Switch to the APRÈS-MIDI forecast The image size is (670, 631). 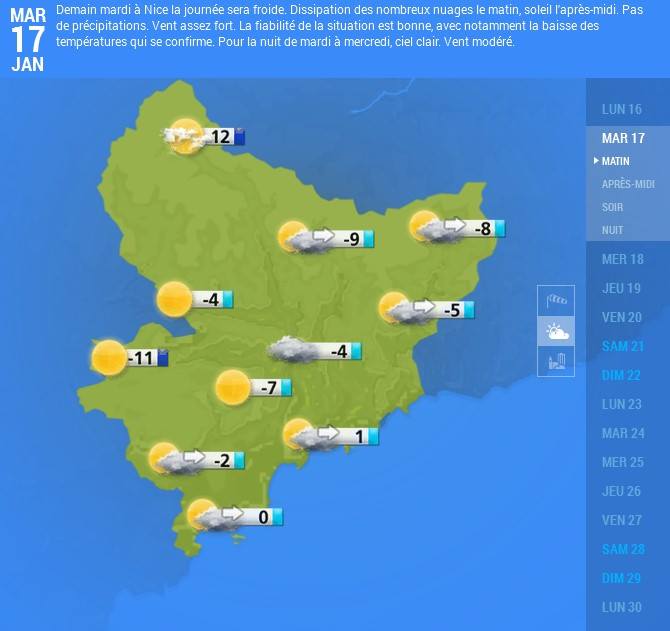(x=628, y=184)
